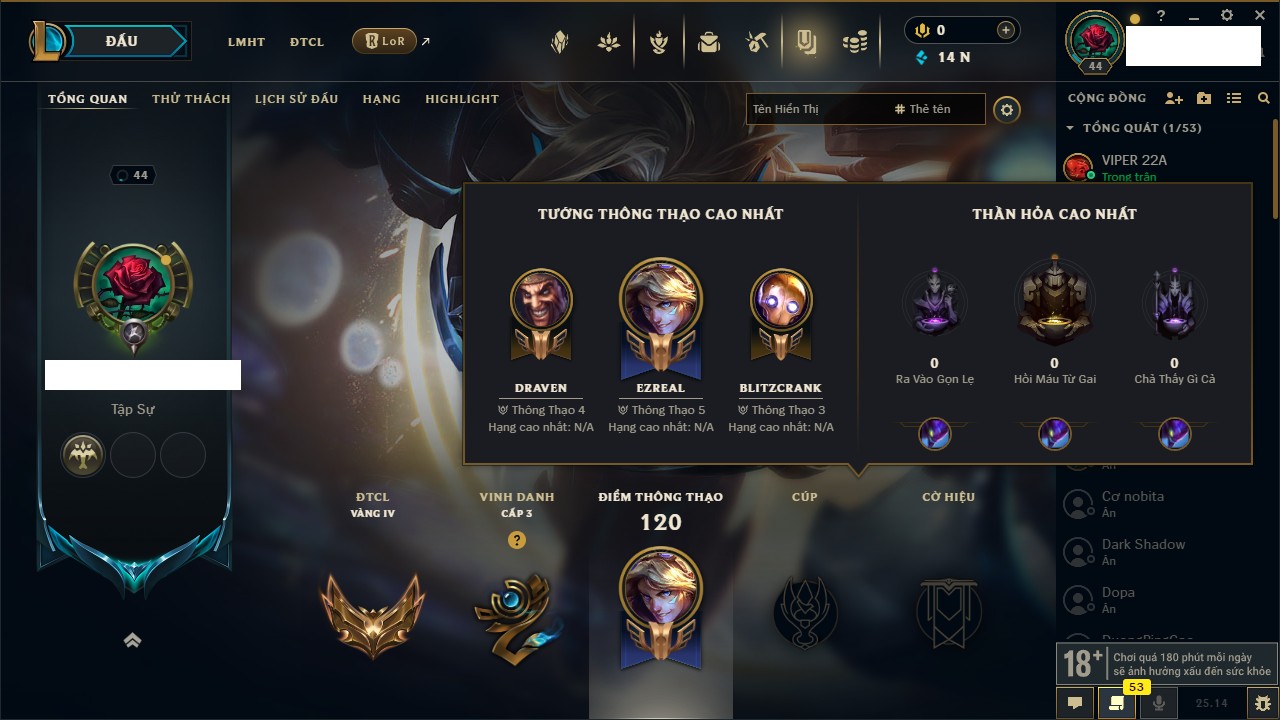Open the LMHT game tab
This screenshot has height=720, width=1280.
tap(246, 42)
